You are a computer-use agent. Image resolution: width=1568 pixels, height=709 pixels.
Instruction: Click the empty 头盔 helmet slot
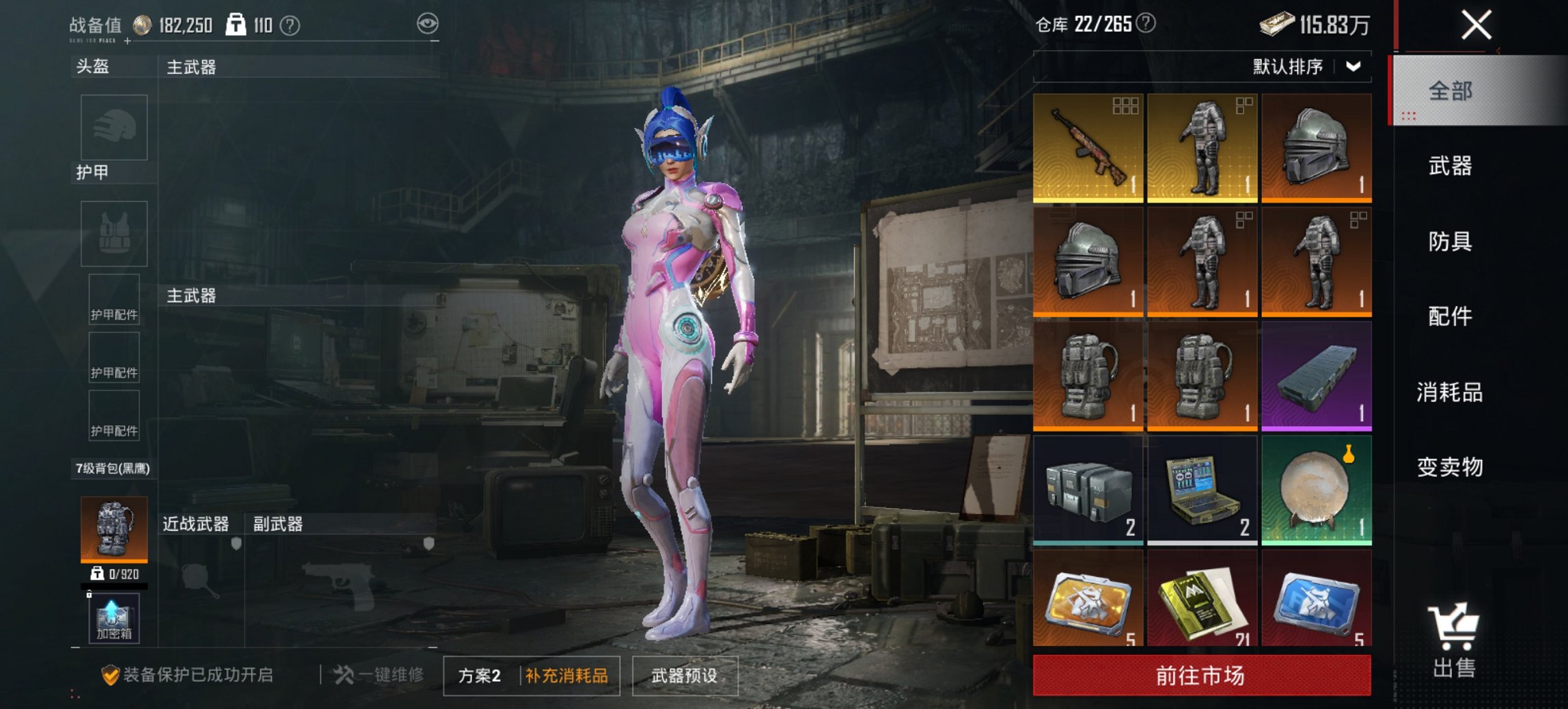pyautogui.click(x=113, y=129)
